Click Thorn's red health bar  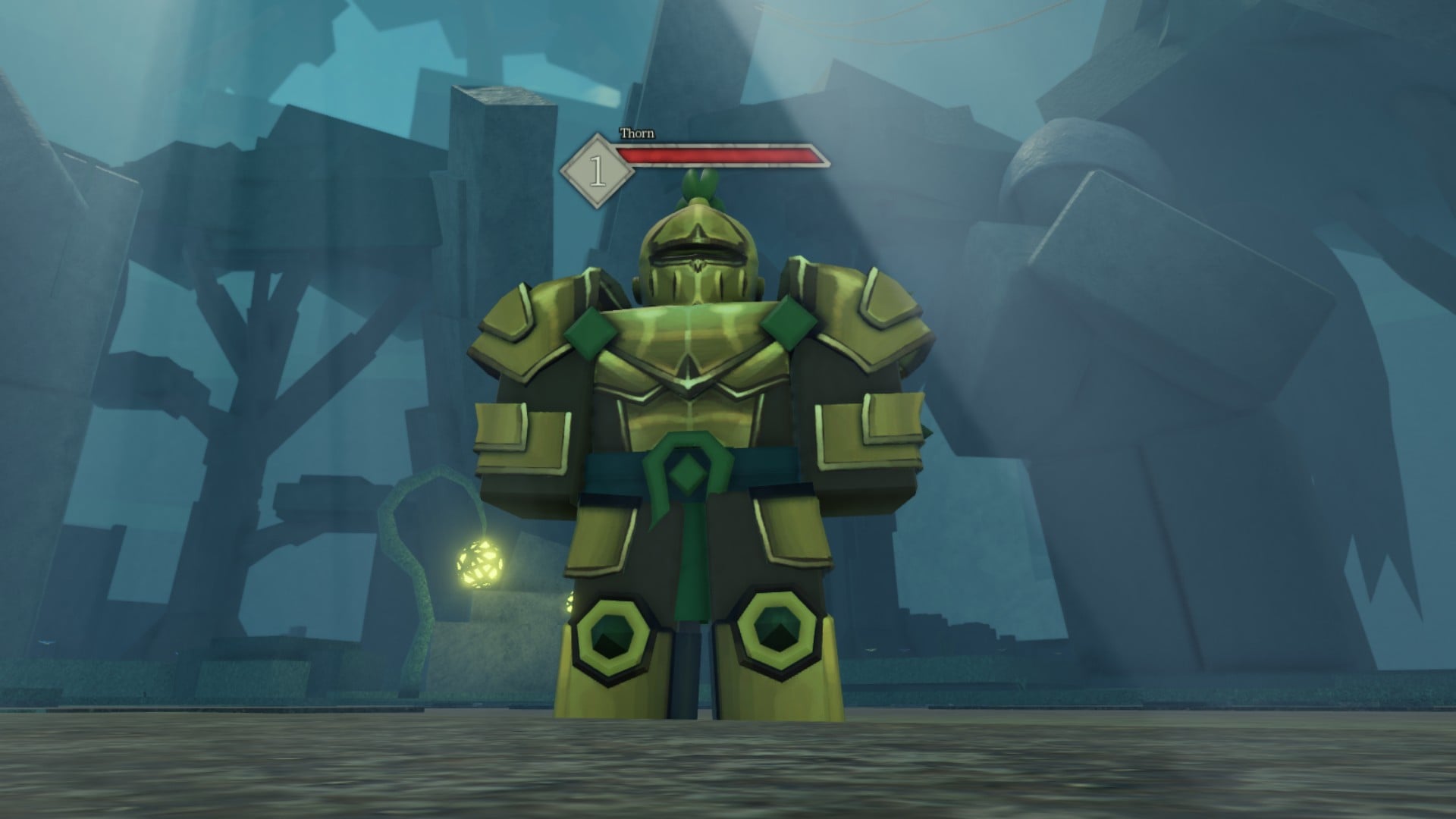pyautogui.click(x=720, y=155)
